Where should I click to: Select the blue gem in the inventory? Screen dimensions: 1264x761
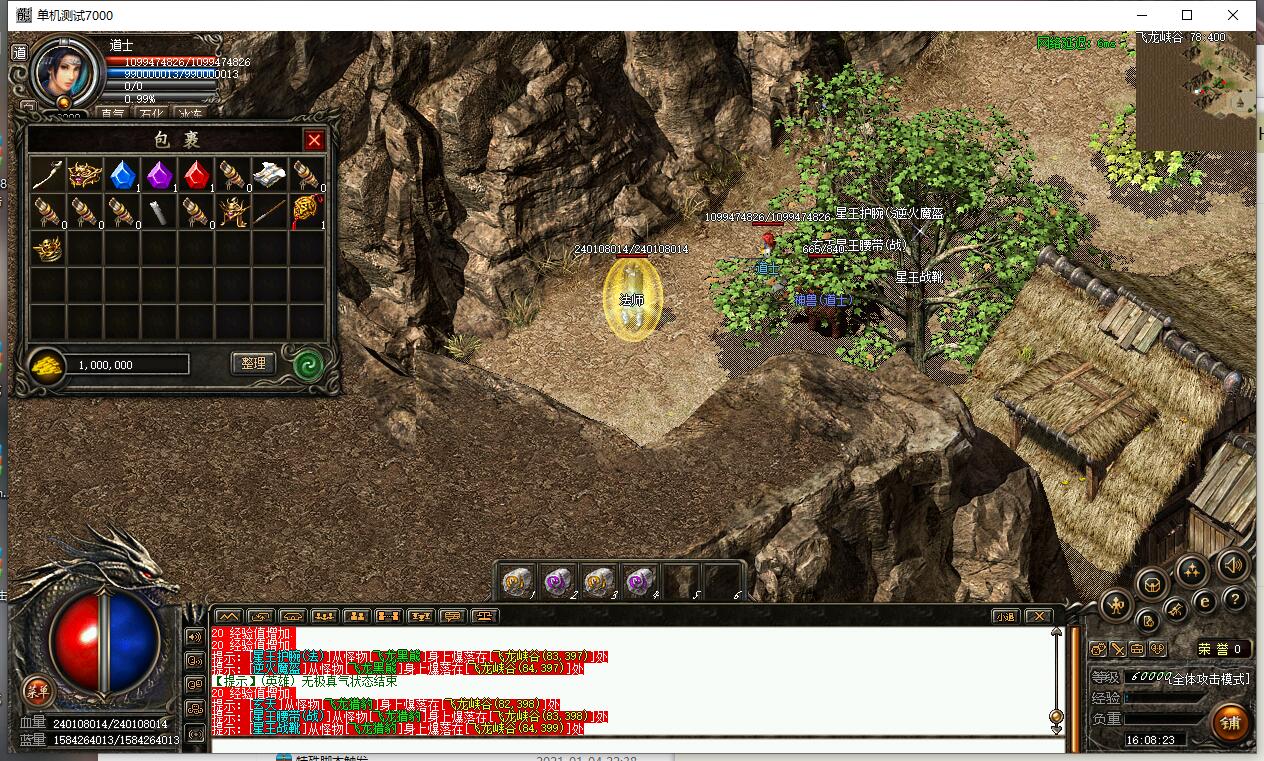[x=122, y=175]
